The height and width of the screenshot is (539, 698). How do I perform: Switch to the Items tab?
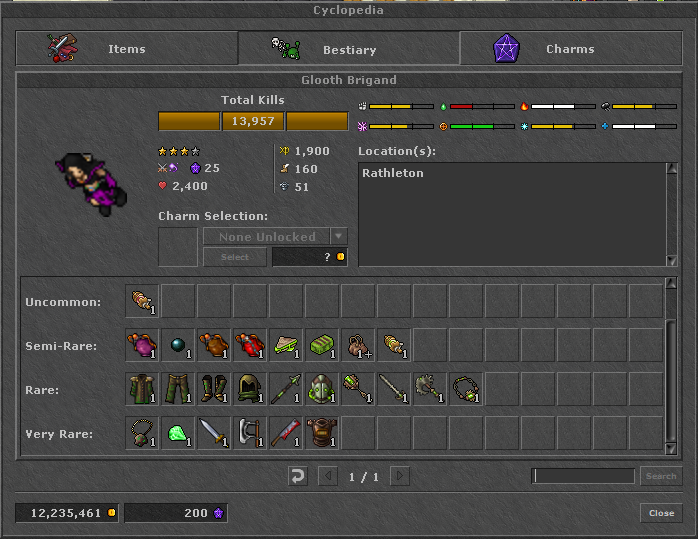(x=126, y=49)
